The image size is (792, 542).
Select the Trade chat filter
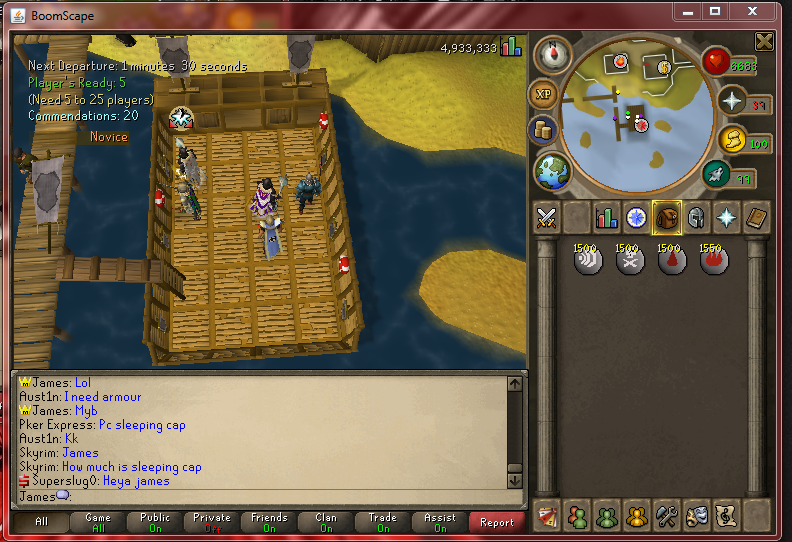[383, 522]
